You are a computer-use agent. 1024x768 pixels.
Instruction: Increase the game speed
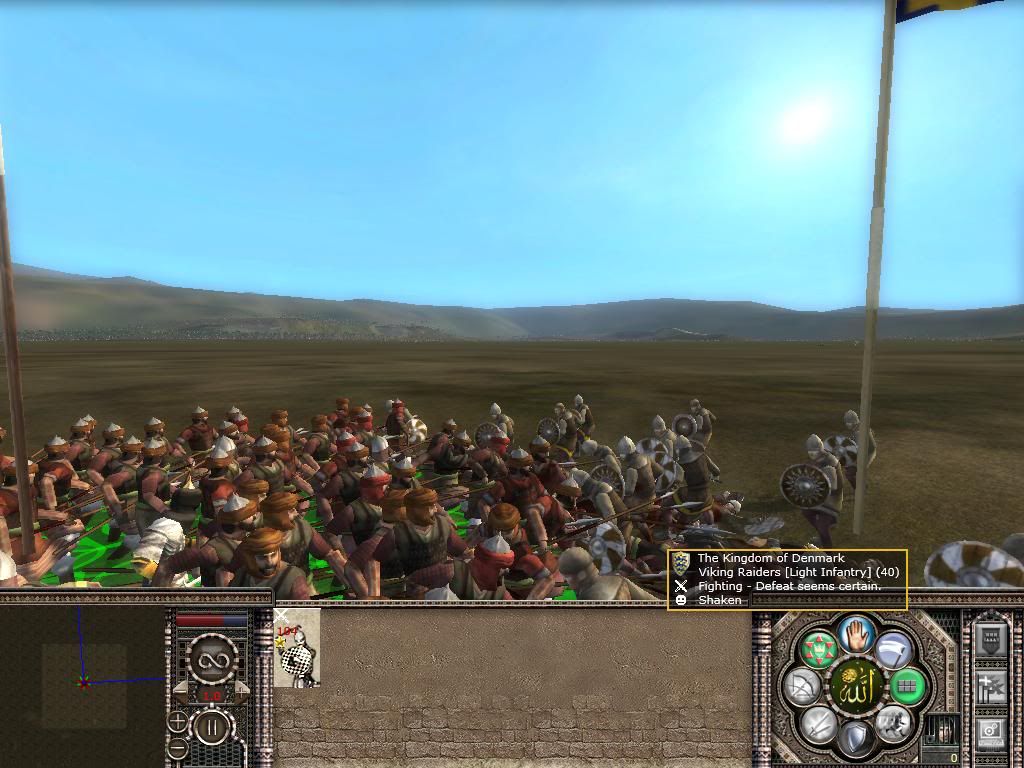click(x=240, y=694)
